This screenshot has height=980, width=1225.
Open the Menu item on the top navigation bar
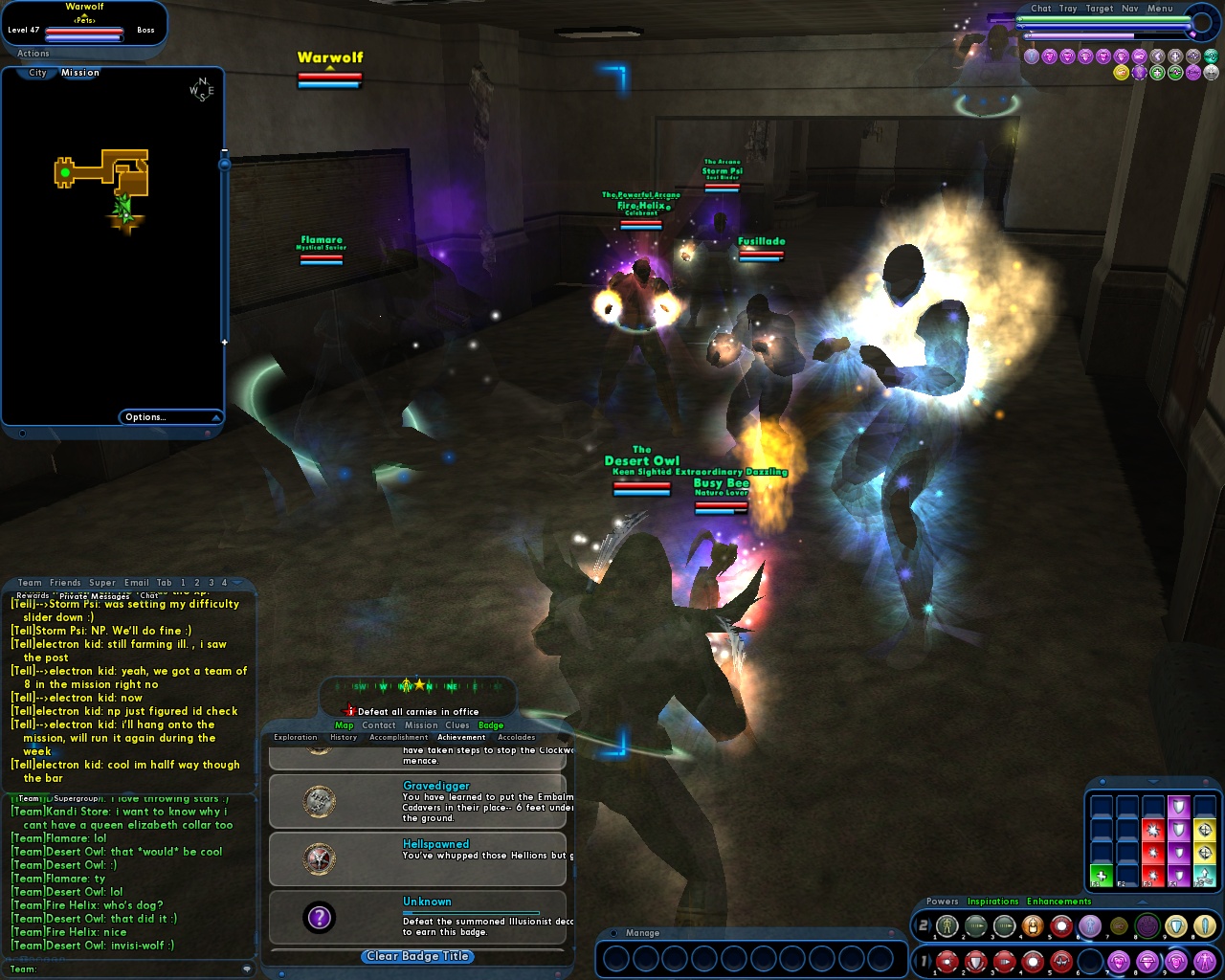(x=1159, y=8)
